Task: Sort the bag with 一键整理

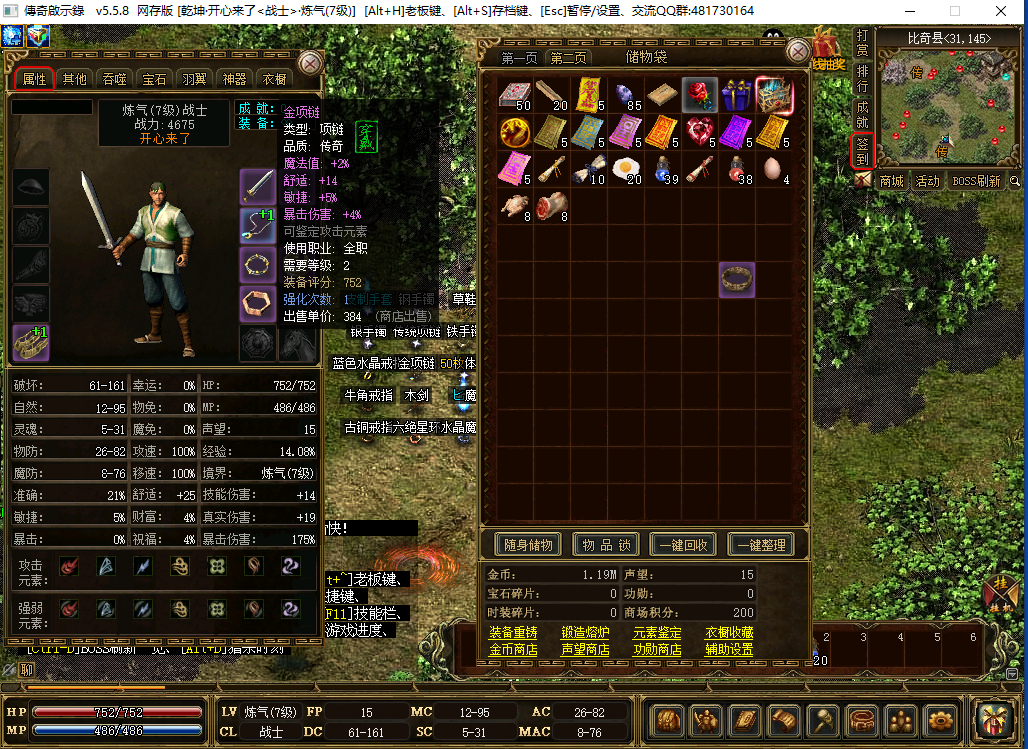Action: pyautogui.click(x=761, y=545)
